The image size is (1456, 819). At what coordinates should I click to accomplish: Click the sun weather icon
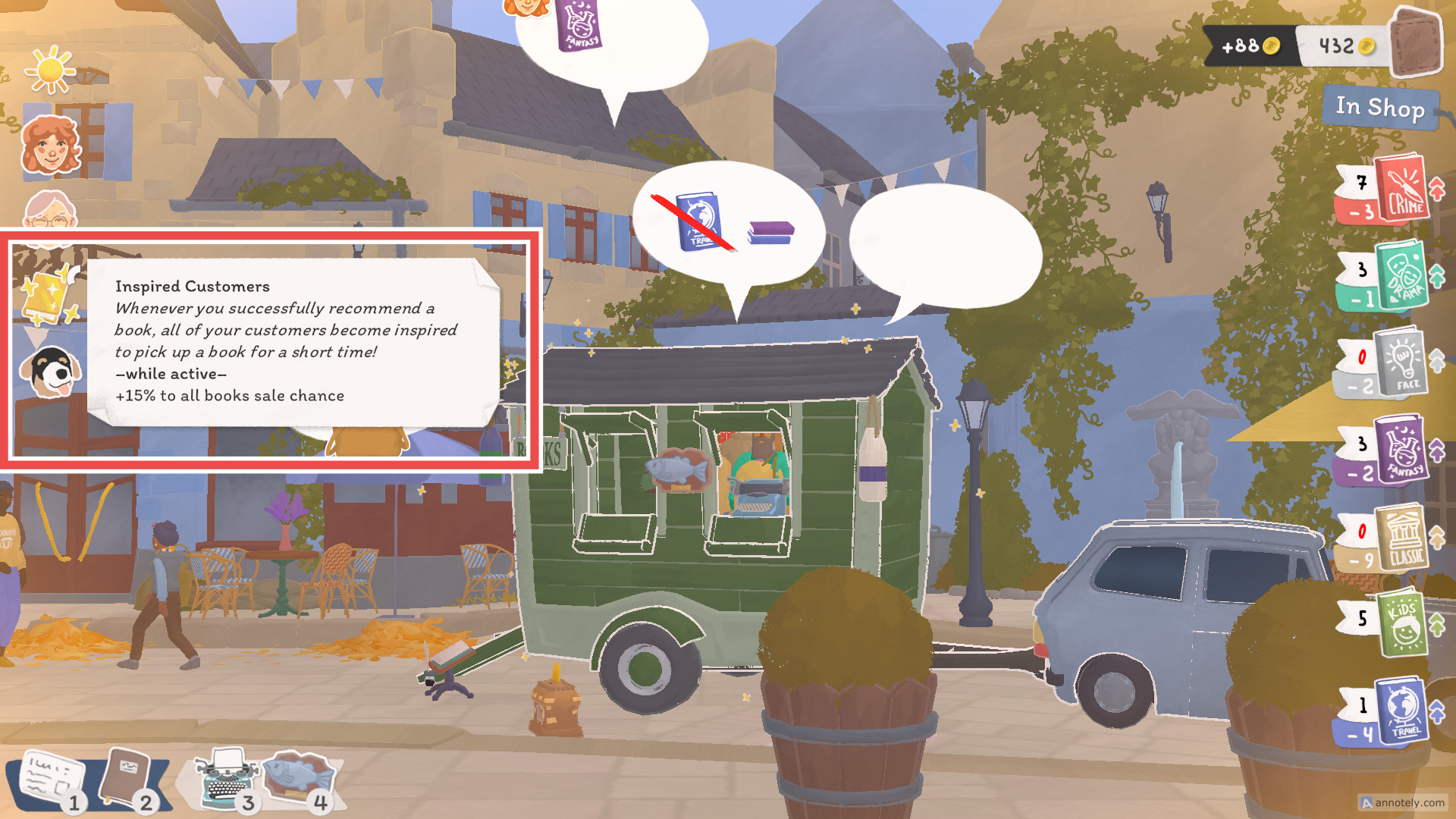50,70
